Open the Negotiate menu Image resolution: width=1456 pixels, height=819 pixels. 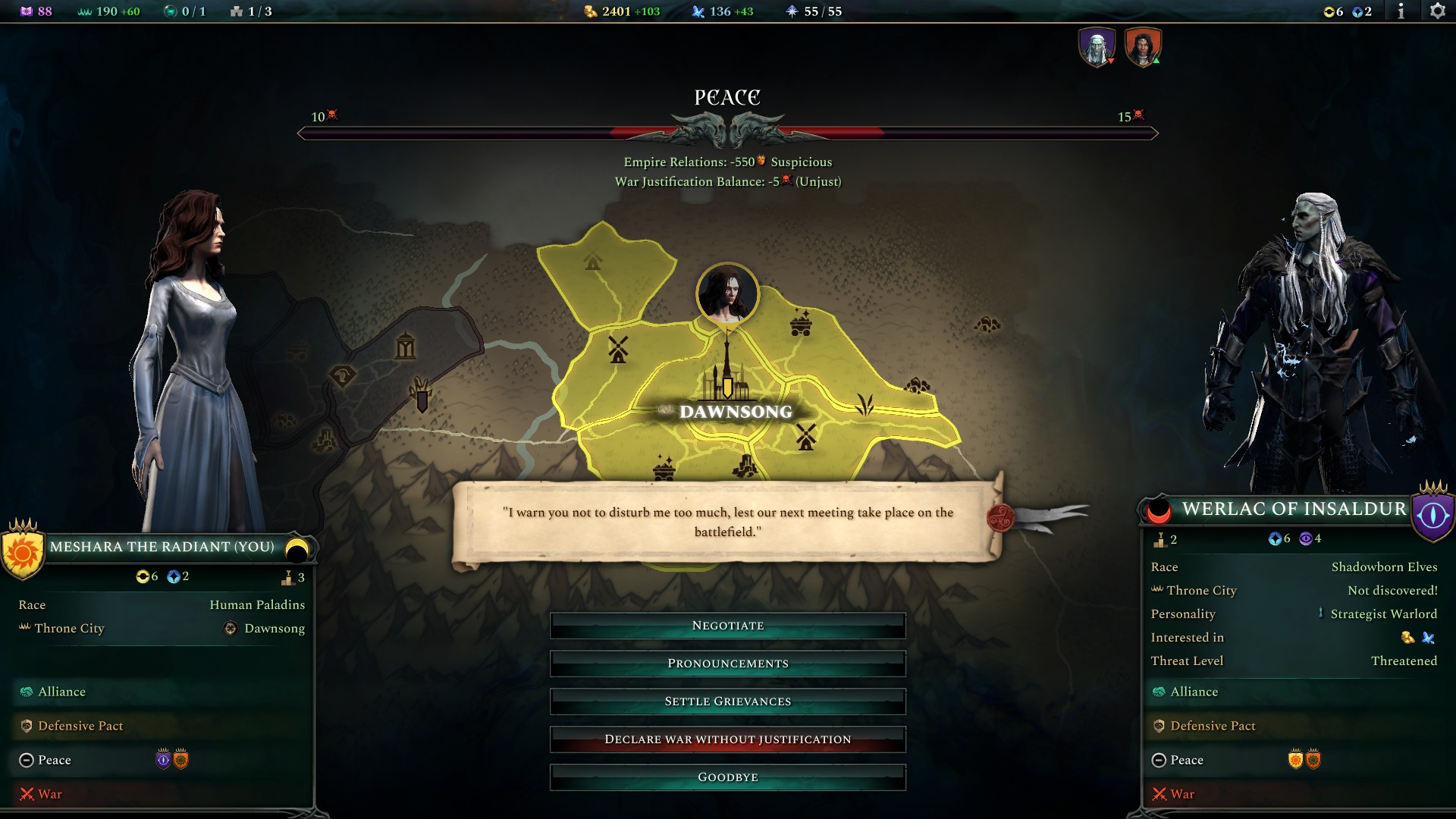727,625
